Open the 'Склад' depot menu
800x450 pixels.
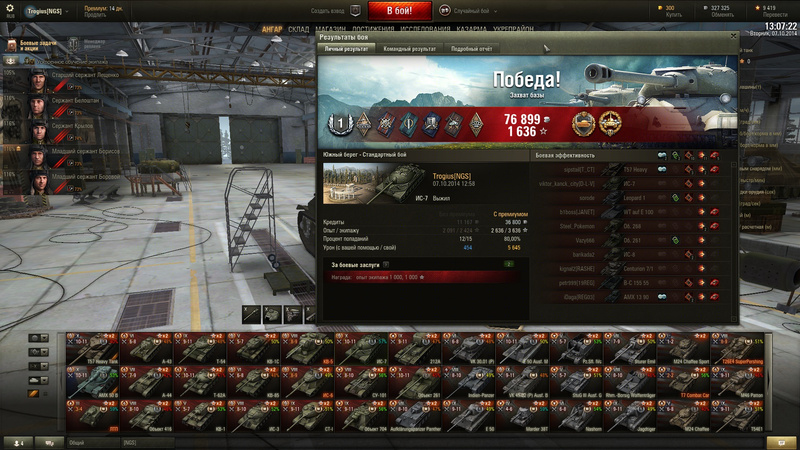298,30
